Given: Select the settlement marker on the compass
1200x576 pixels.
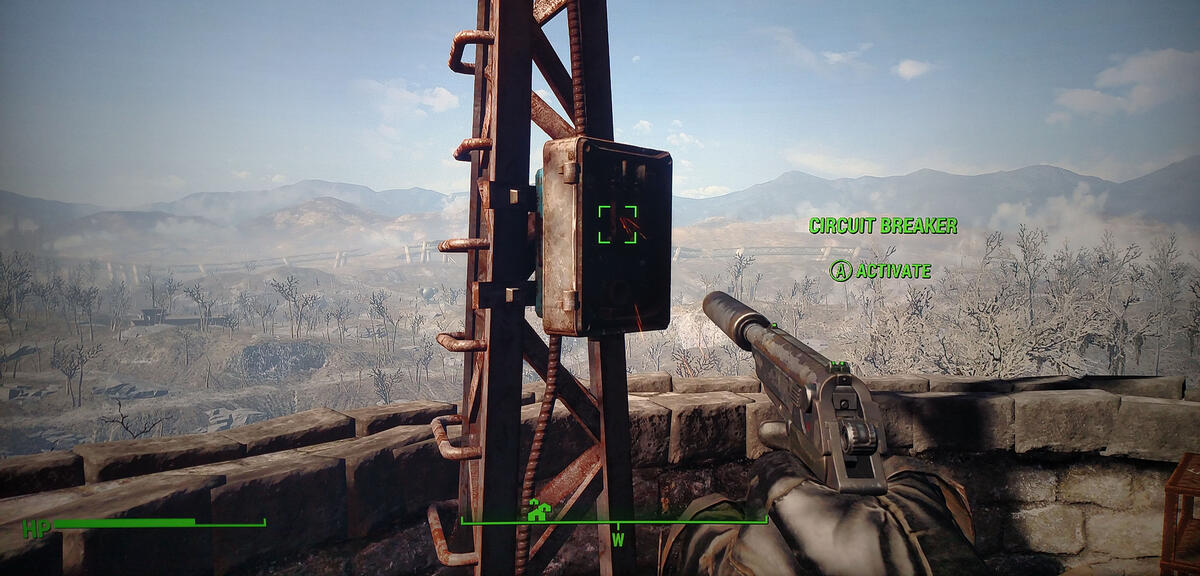Looking at the screenshot, I should 539,511.
